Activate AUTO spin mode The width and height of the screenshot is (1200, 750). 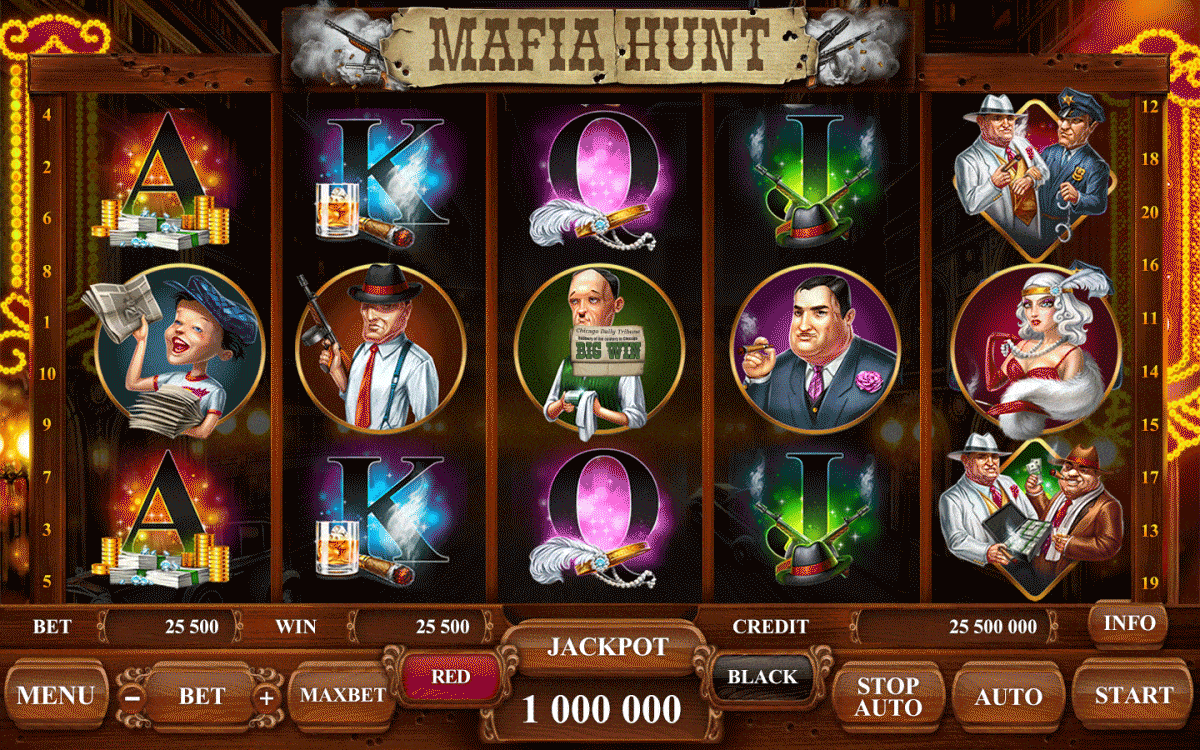(x=1008, y=696)
